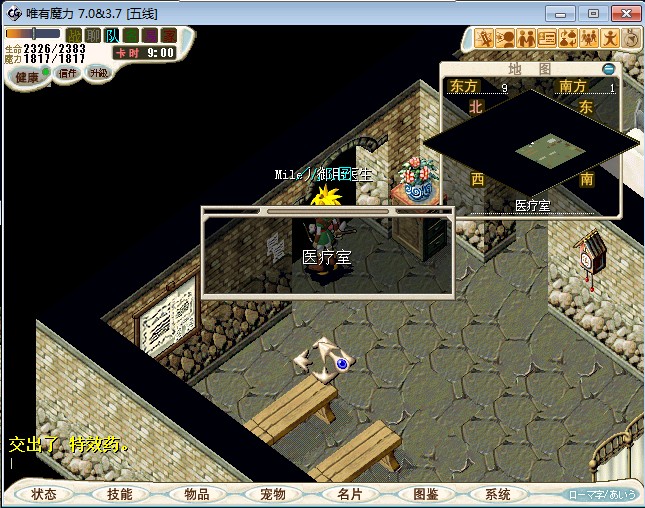The image size is (645, 508).
Task: Toggle the 家 family mode switch
Action: click(168, 35)
